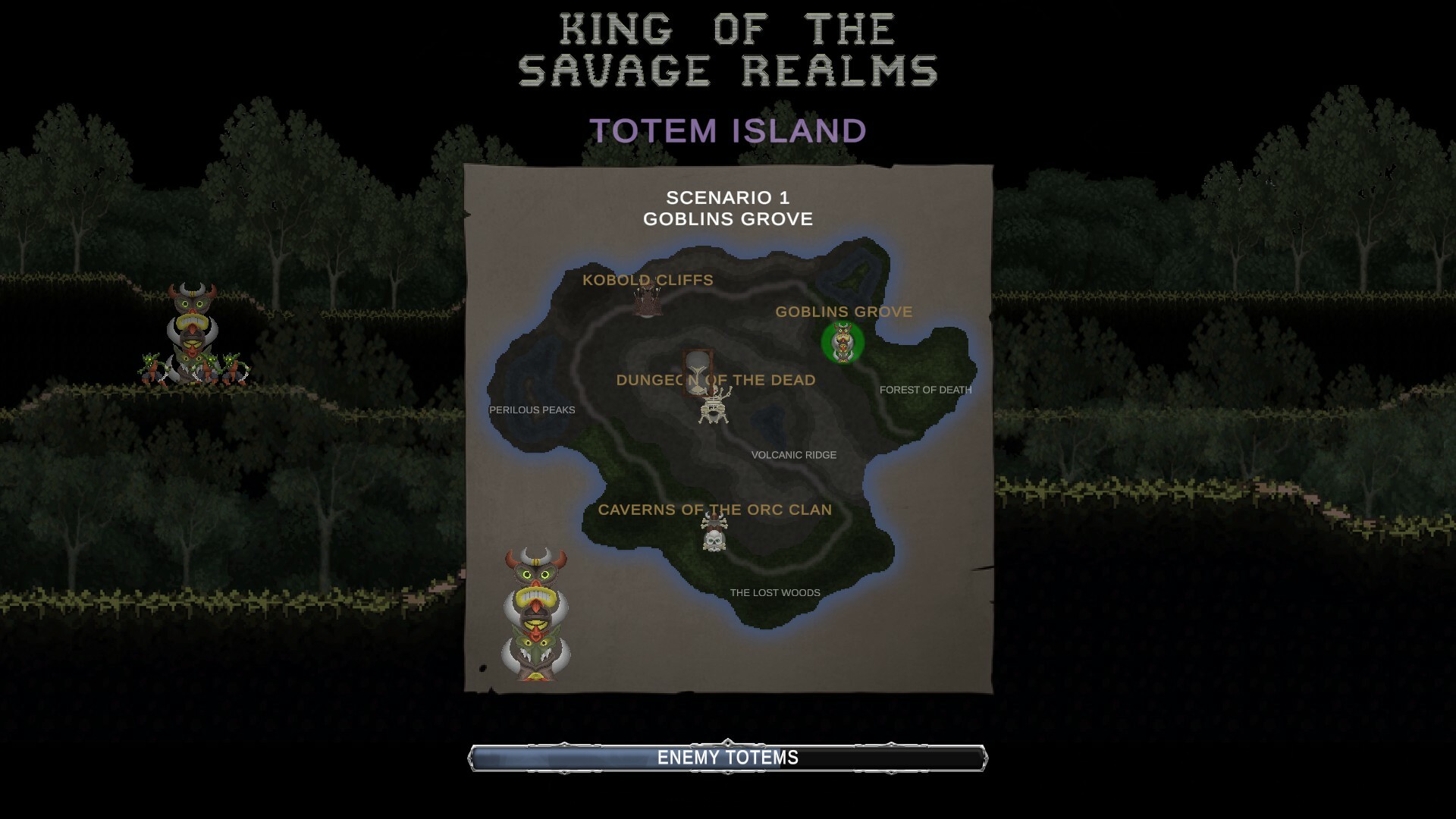The height and width of the screenshot is (819, 1456).
Task: Select the SCENARIO 1 GOBLINS GROVE heading
Action: [727, 209]
